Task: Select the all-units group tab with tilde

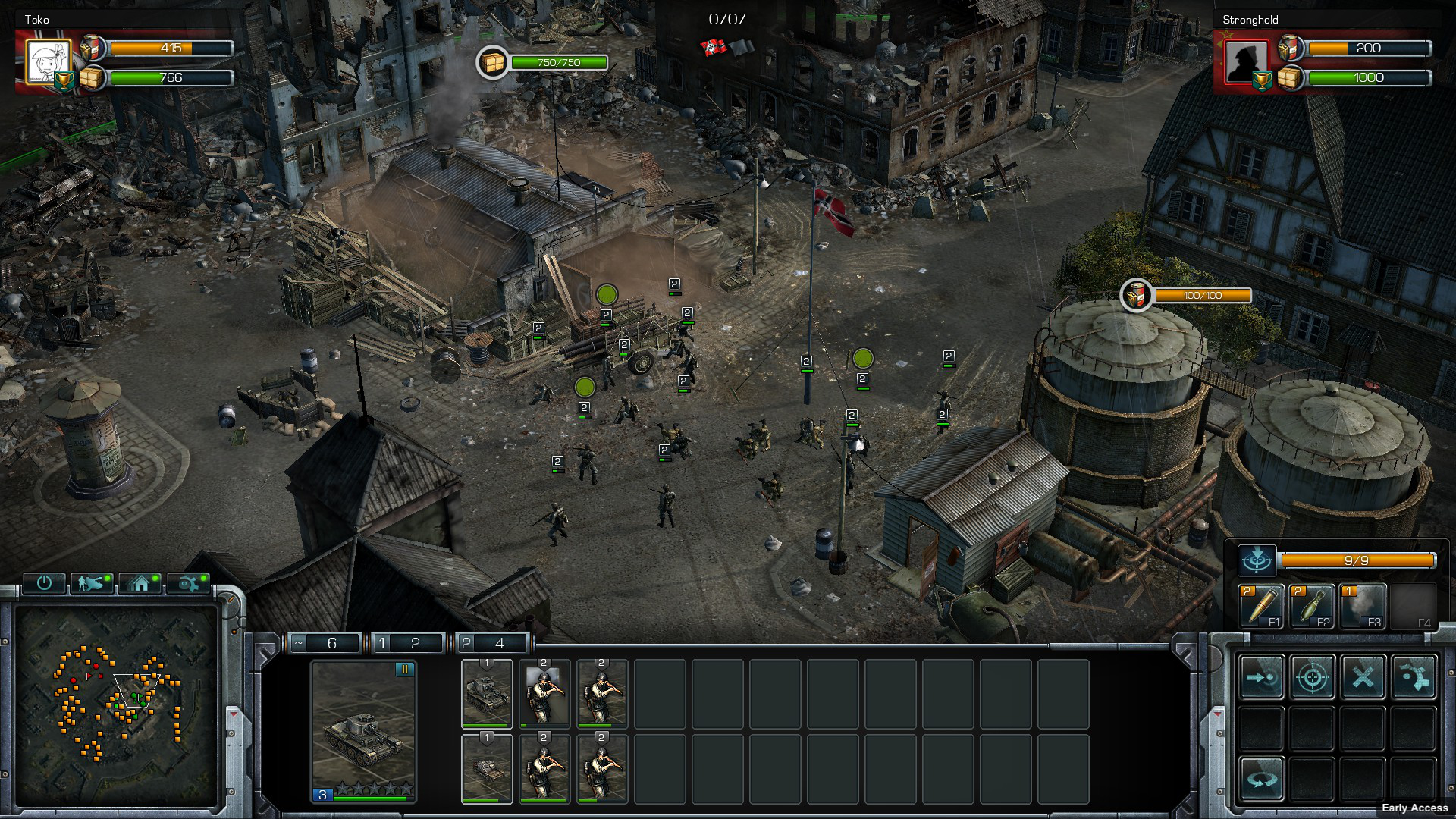Action: click(325, 643)
